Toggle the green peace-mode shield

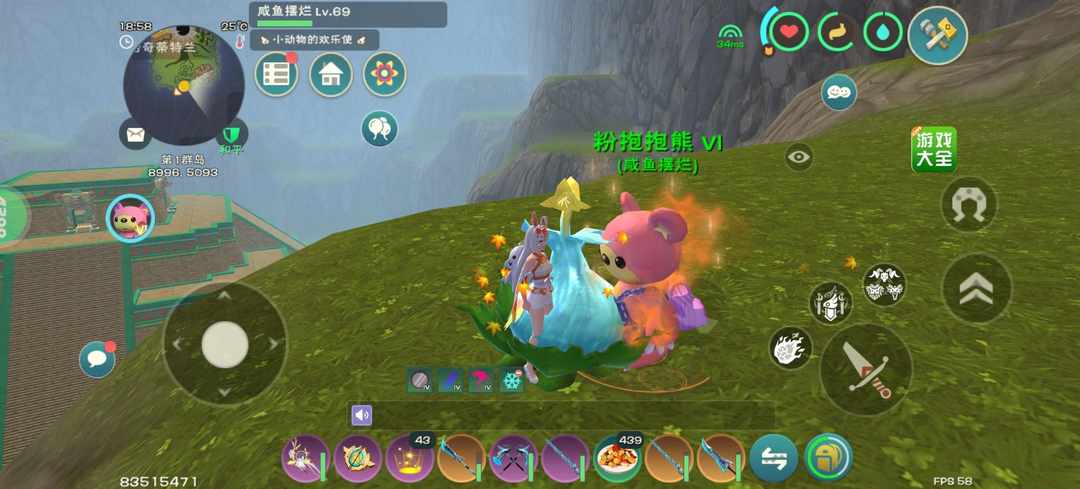click(232, 133)
